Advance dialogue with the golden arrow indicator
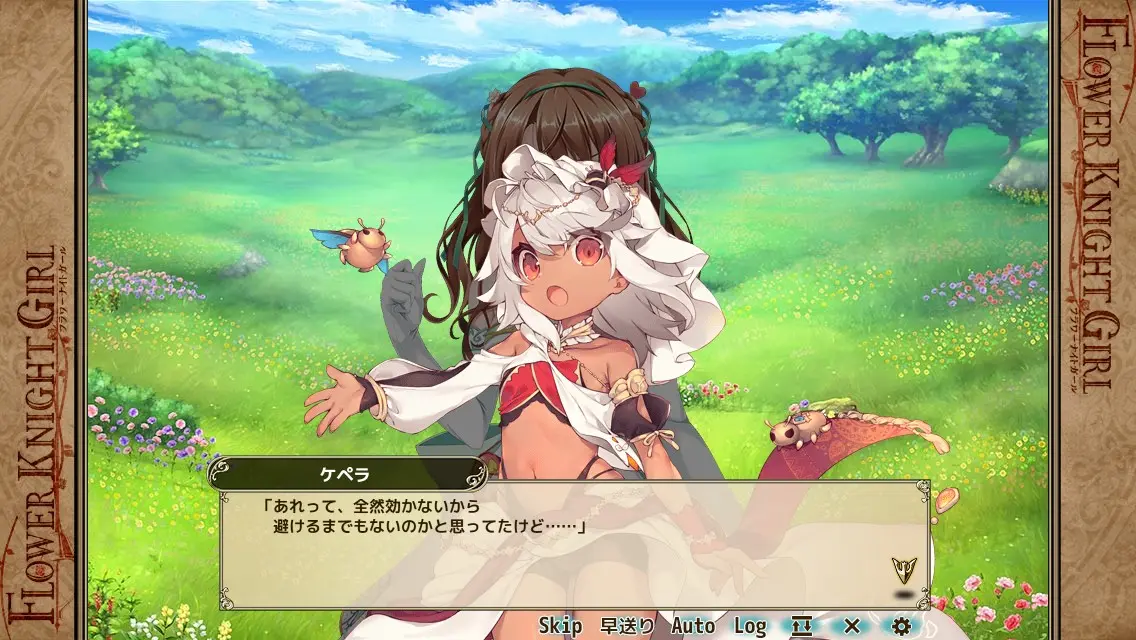The width and height of the screenshot is (1136, 640). pyautogui.click(x=904, y=571)
